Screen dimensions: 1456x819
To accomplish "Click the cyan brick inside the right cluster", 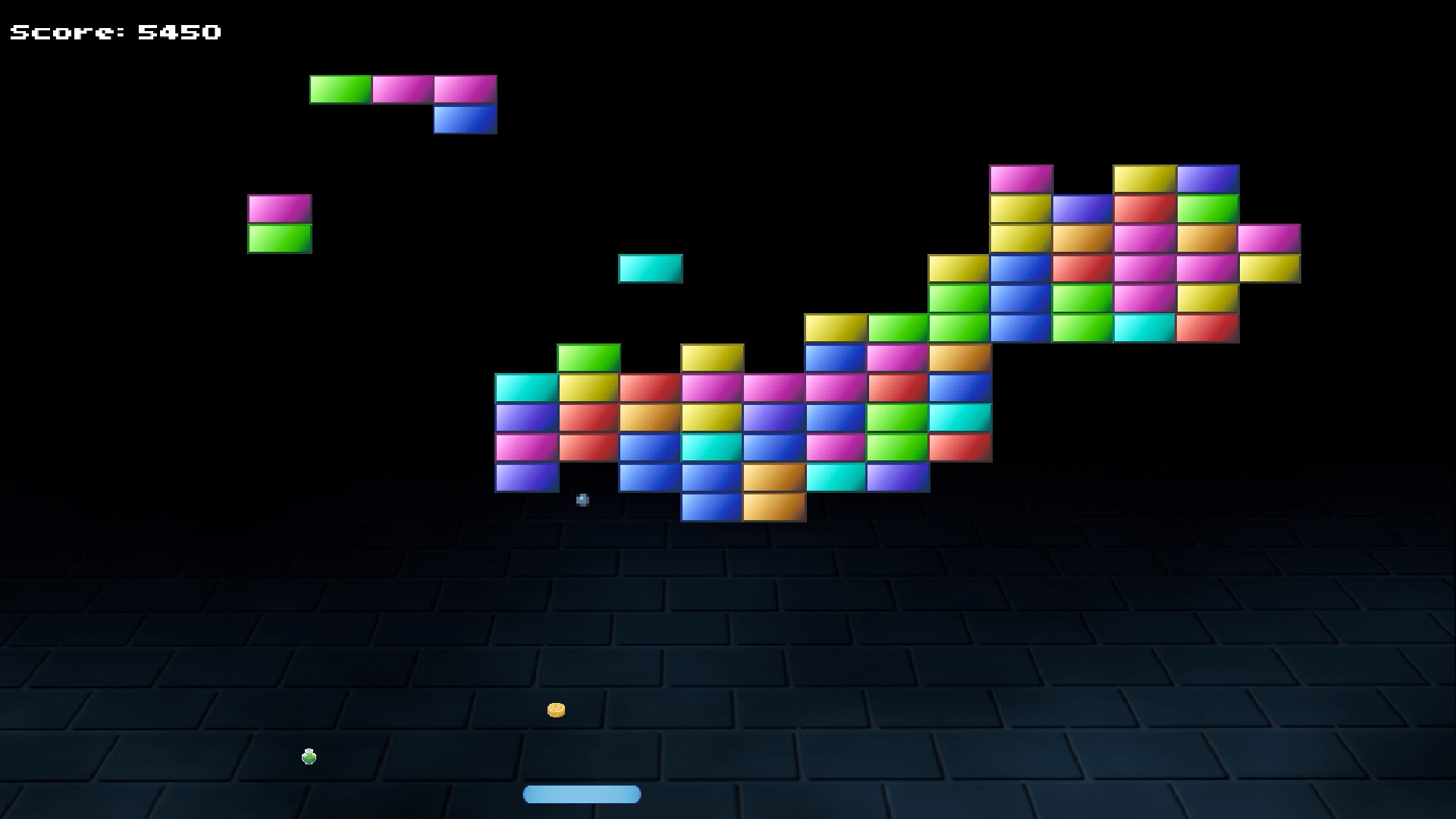I will pos(1144,327).
